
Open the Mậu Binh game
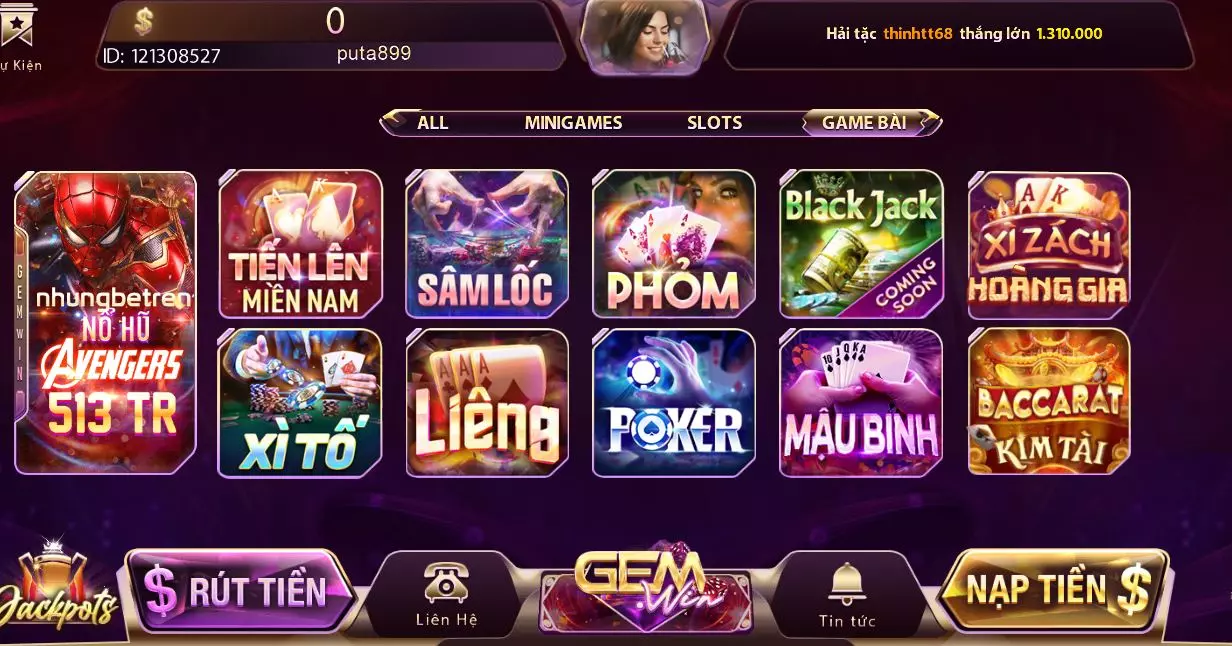860,402
